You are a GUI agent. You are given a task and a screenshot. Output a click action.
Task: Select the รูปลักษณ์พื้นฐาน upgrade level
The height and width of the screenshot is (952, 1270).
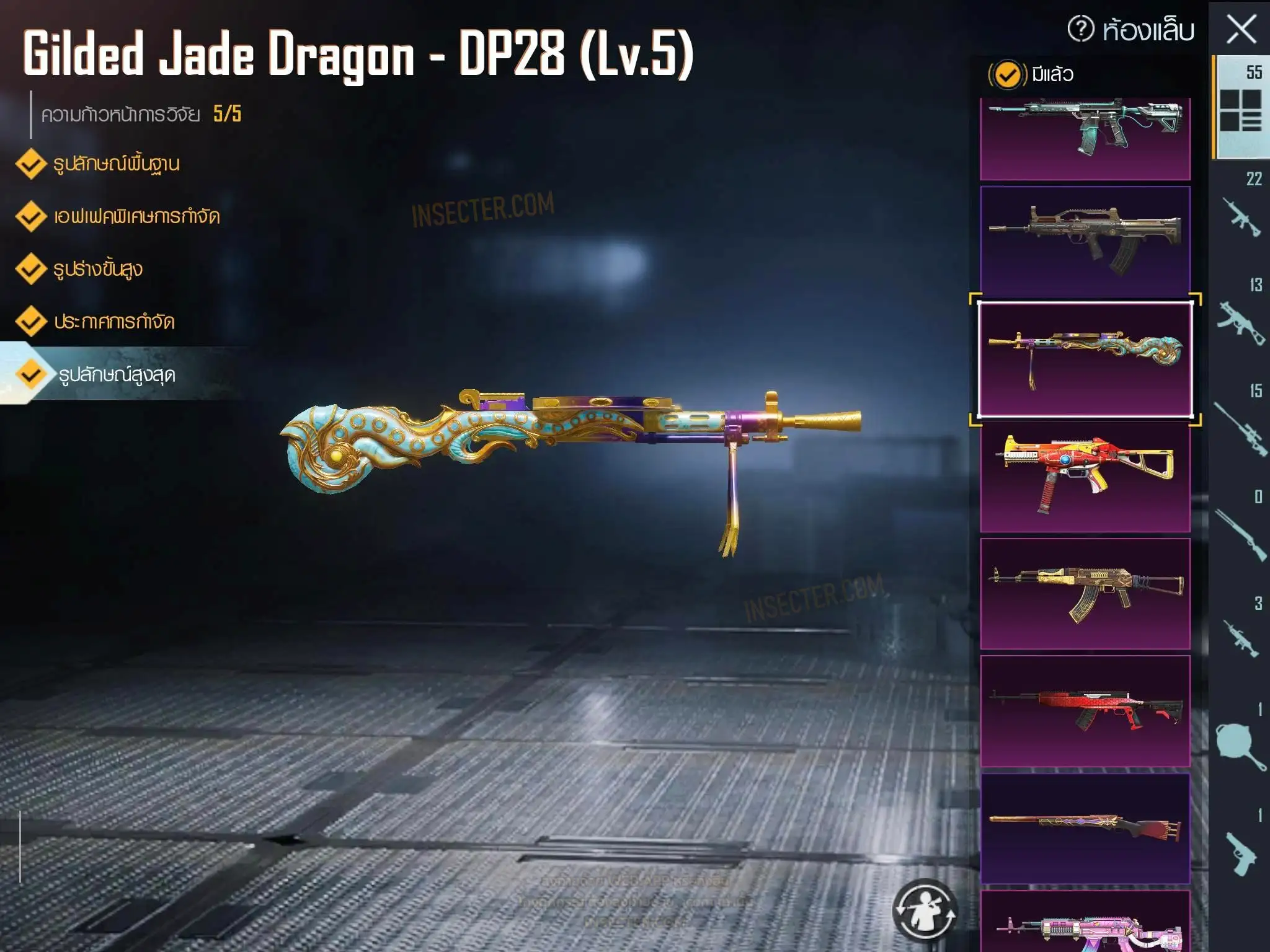tap(116, 164)
